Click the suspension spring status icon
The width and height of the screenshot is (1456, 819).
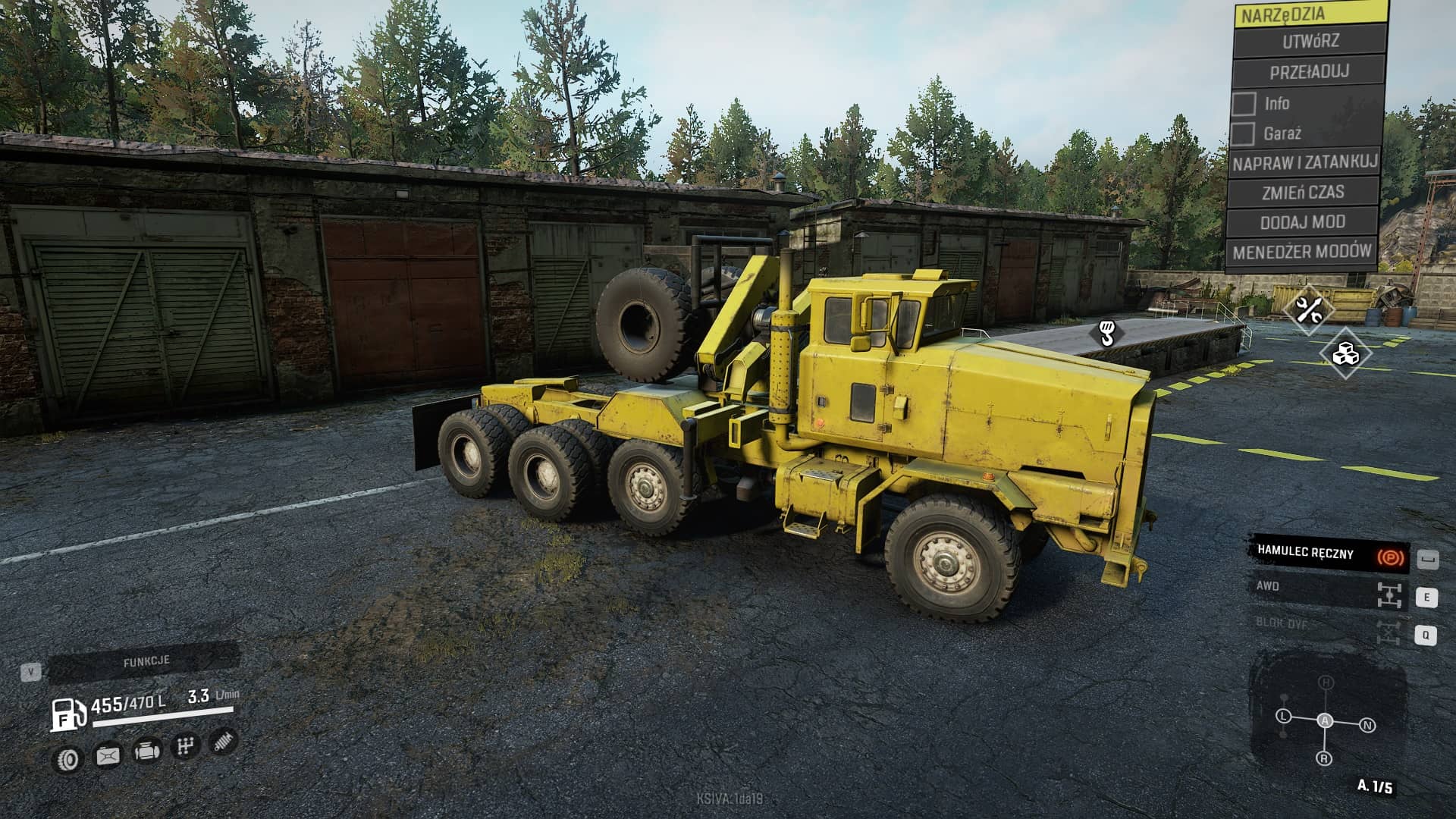pyautogui.click(x=223, y=741)
